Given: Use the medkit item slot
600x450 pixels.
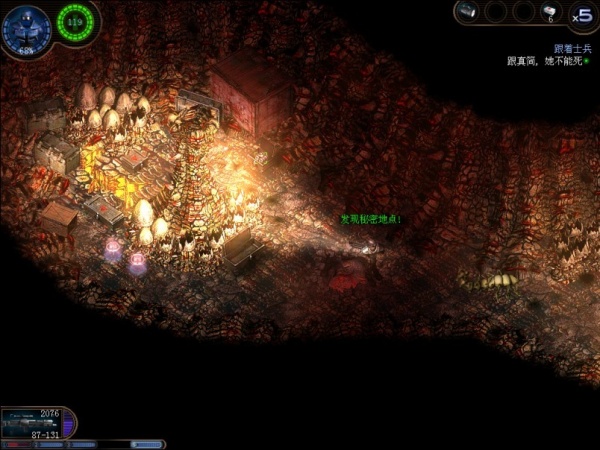Looking at the screenshot, I should [x=549, y=12].
